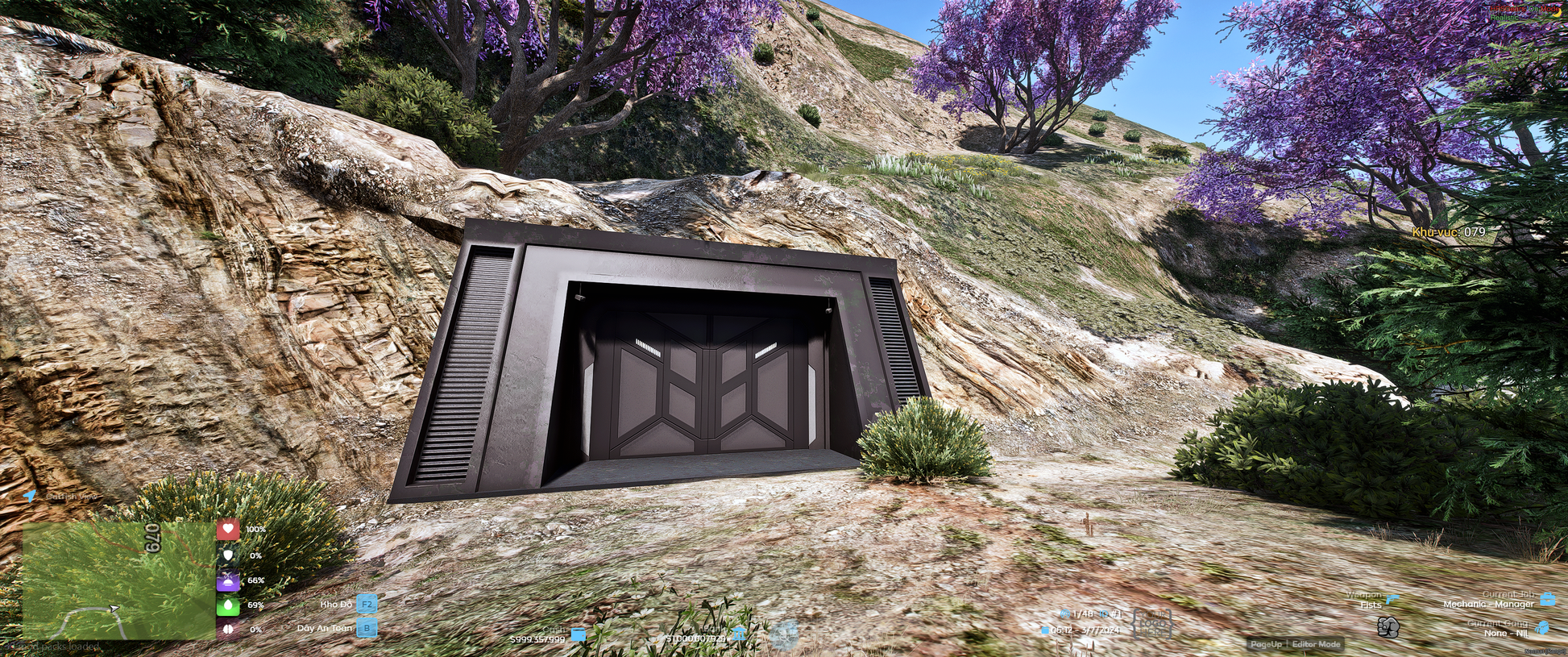Click the briefcase Current Job icon
1568x657 pixels.
pos(1547,599)
